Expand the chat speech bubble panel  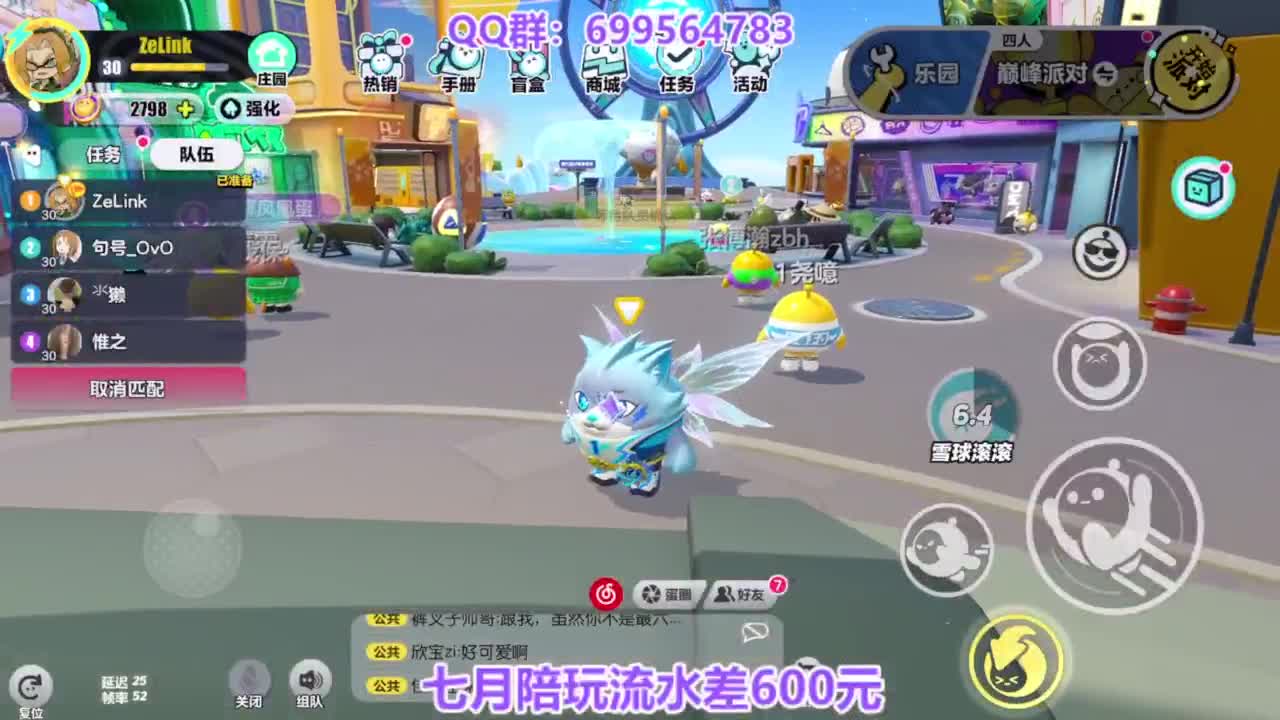coord(753,630)
